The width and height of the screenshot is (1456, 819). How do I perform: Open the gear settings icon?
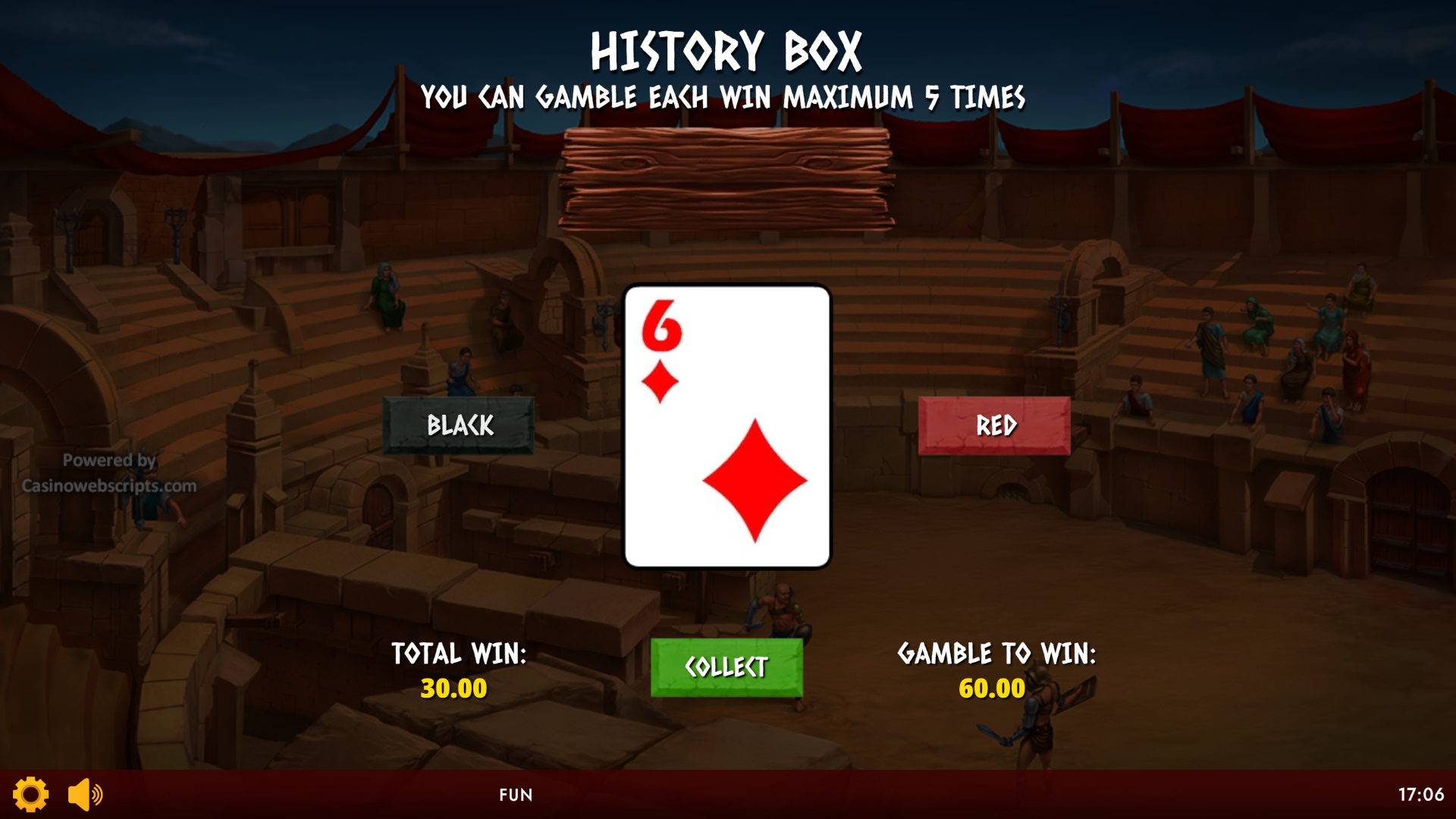click(x=31, y=794)
